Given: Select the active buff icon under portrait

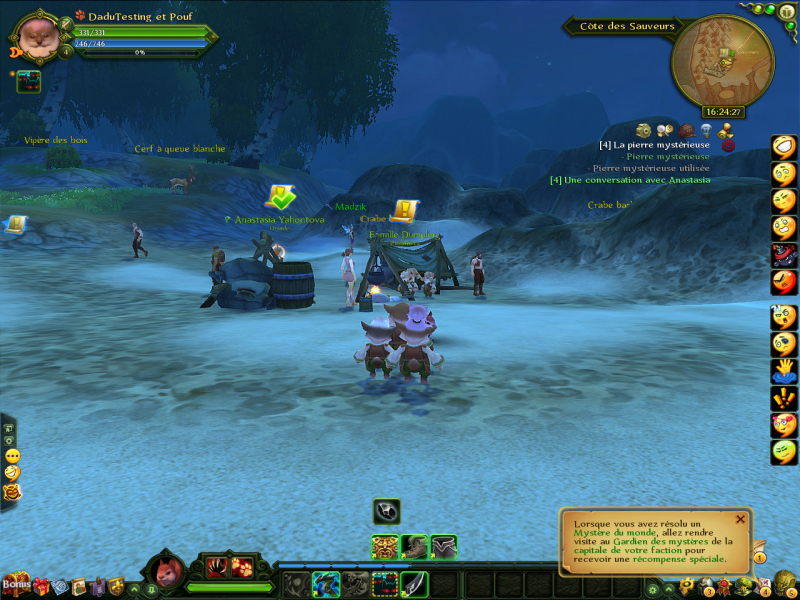Looking at the screenshot, I should 28,82.
